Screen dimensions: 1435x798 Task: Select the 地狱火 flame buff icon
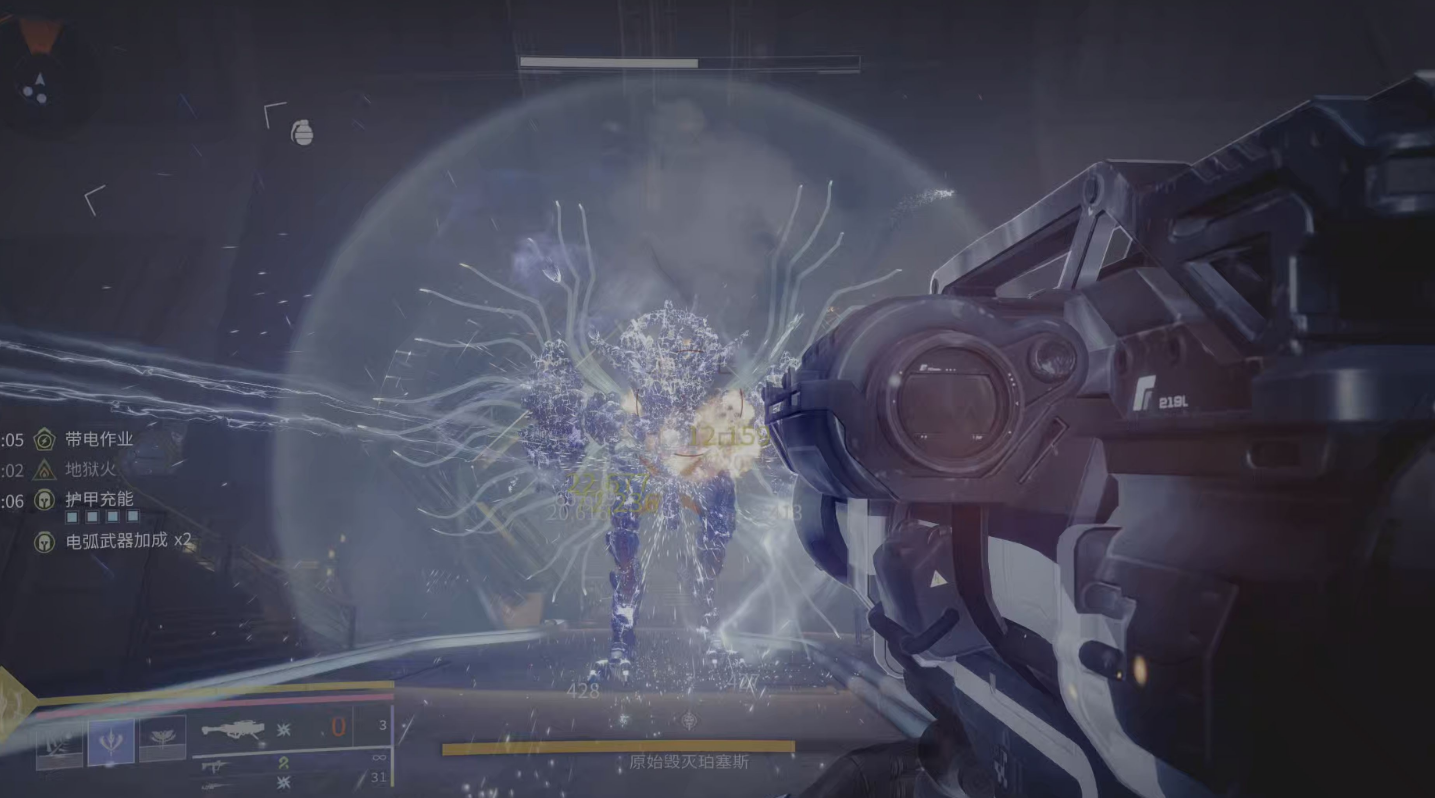coord(45,469)
